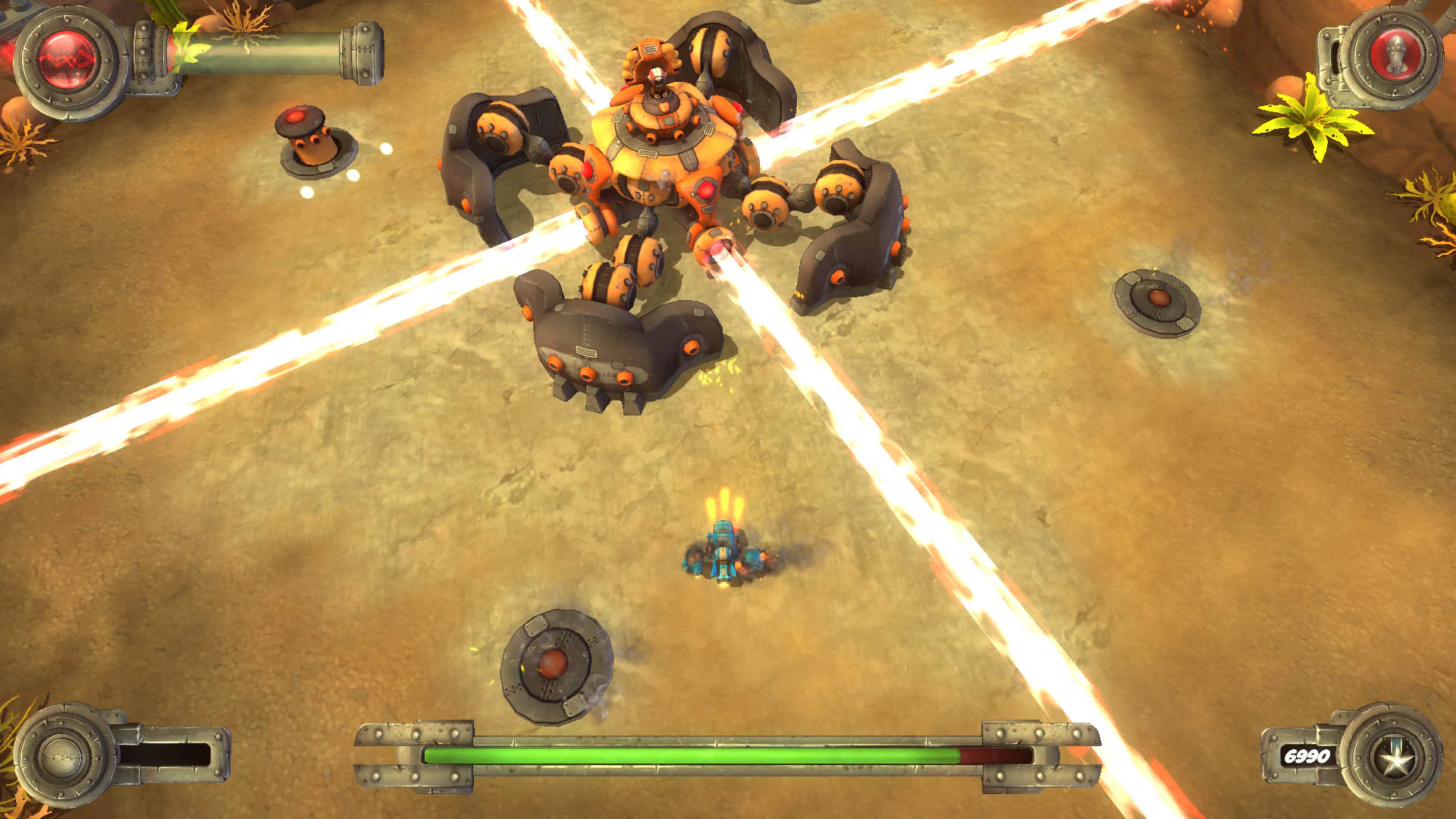Click the red heartbeat gauge in top-left corner
This screenshot has height=819, width=1456.
click(x=64, y=59)
